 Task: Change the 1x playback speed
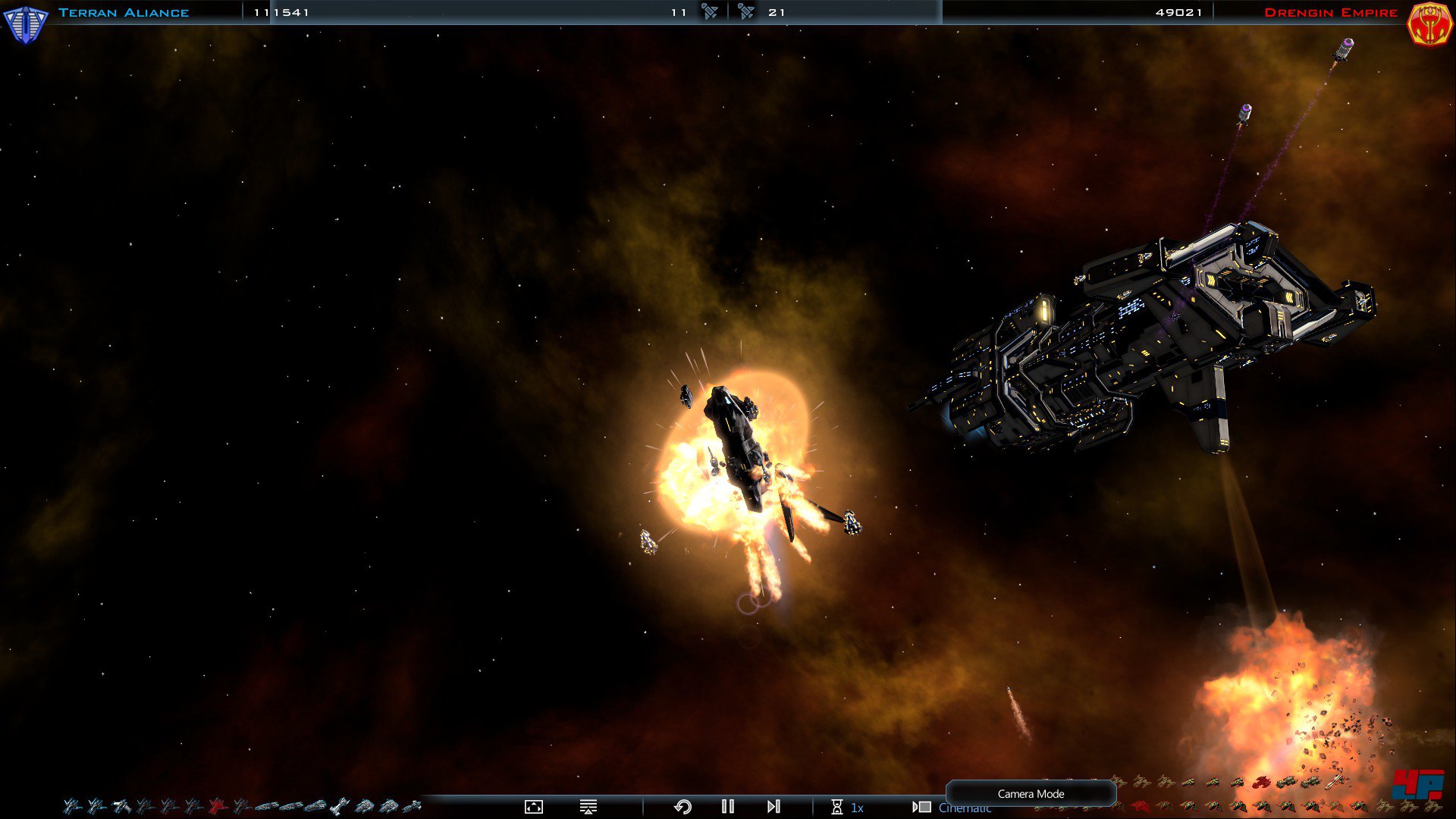(848, 808)
